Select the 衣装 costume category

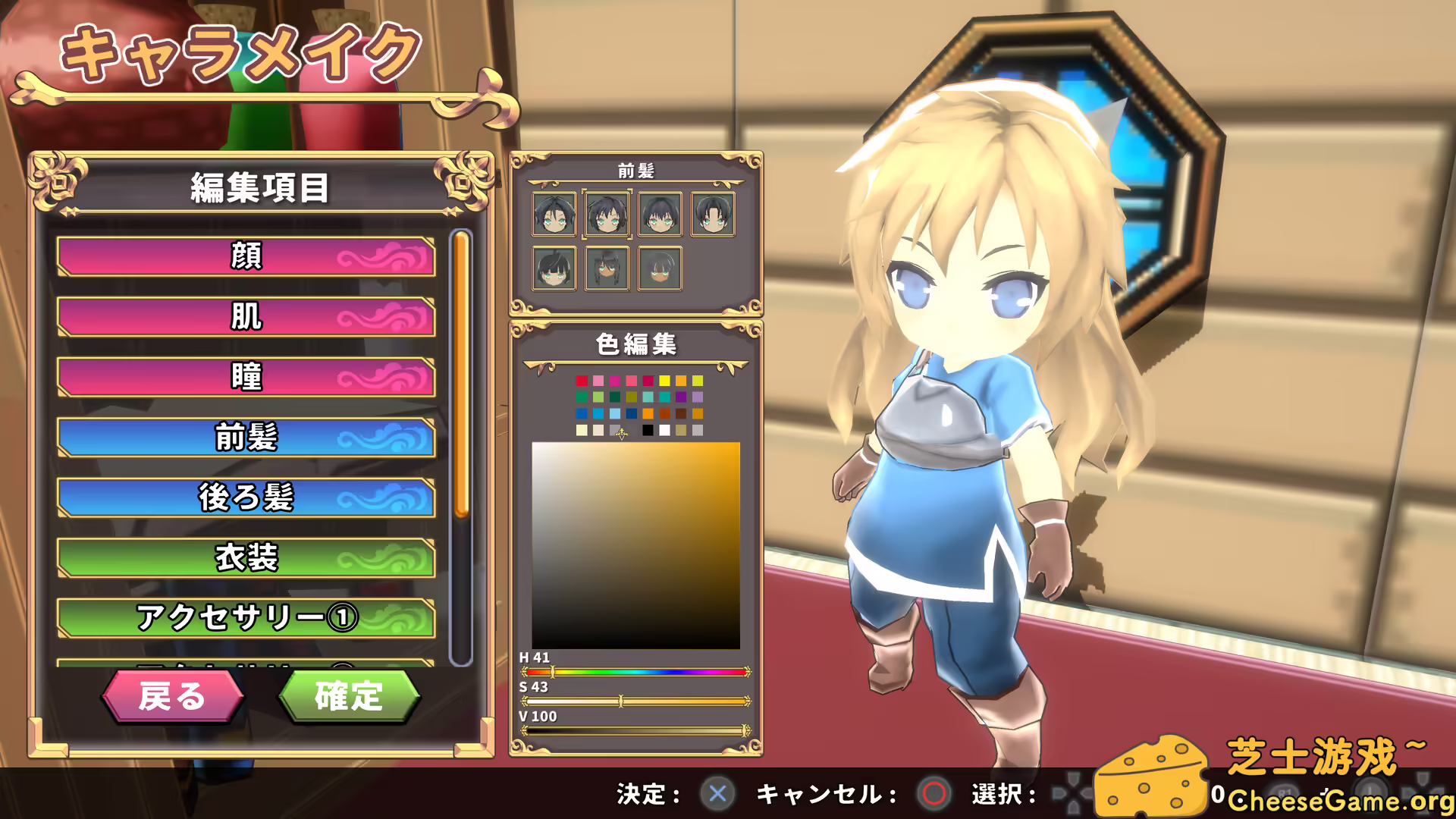tap(244, 557)
